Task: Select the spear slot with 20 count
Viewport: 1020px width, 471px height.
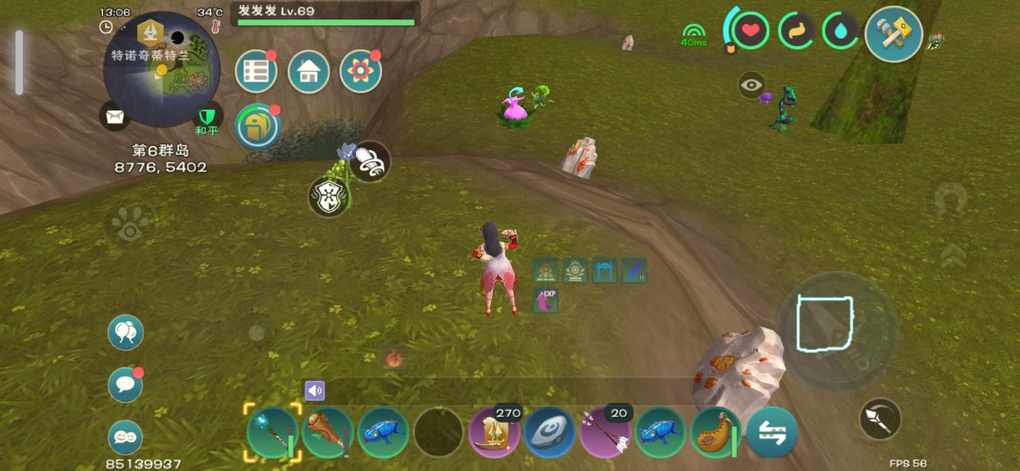Action: click(605, 432)
